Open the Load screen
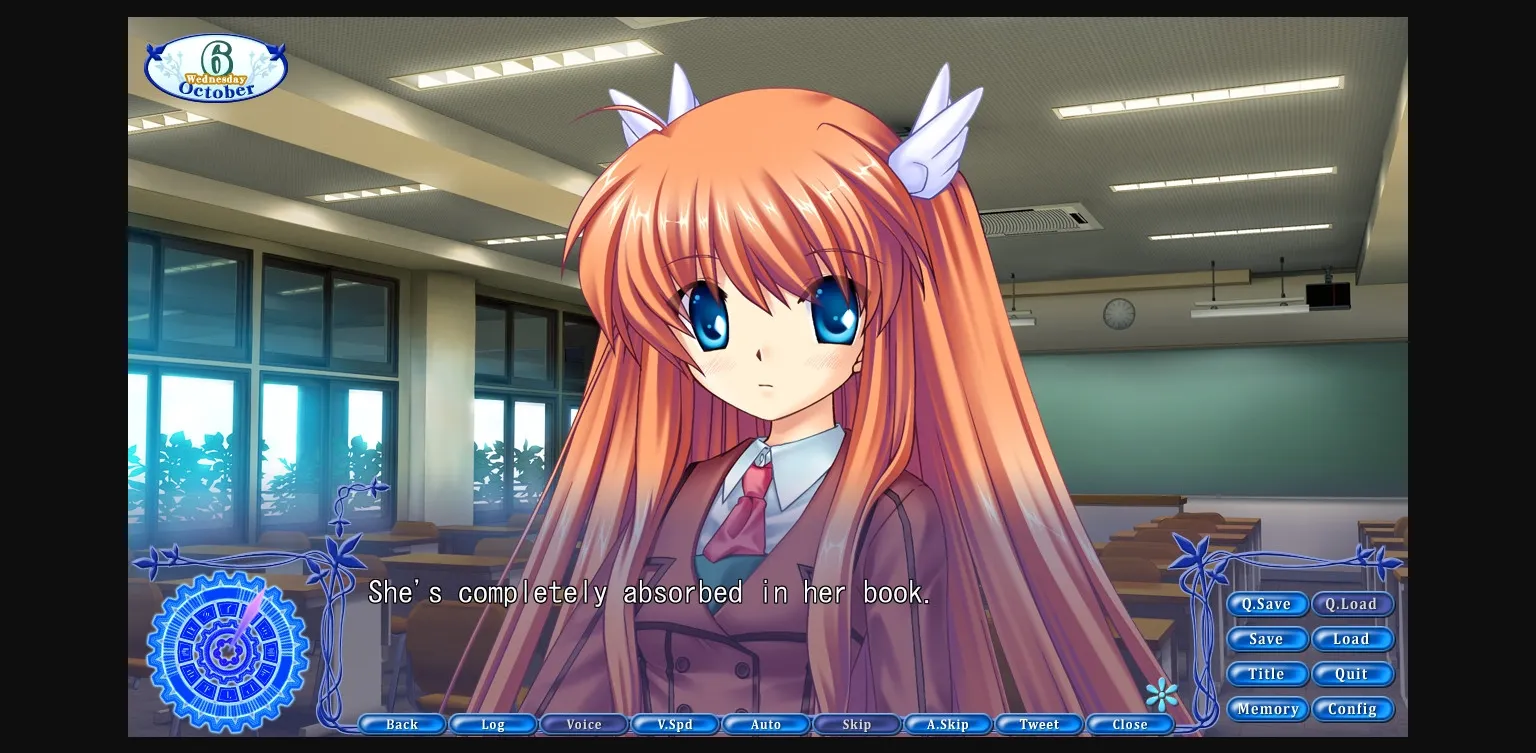 pyautogui.click(x=1353, y=639)
